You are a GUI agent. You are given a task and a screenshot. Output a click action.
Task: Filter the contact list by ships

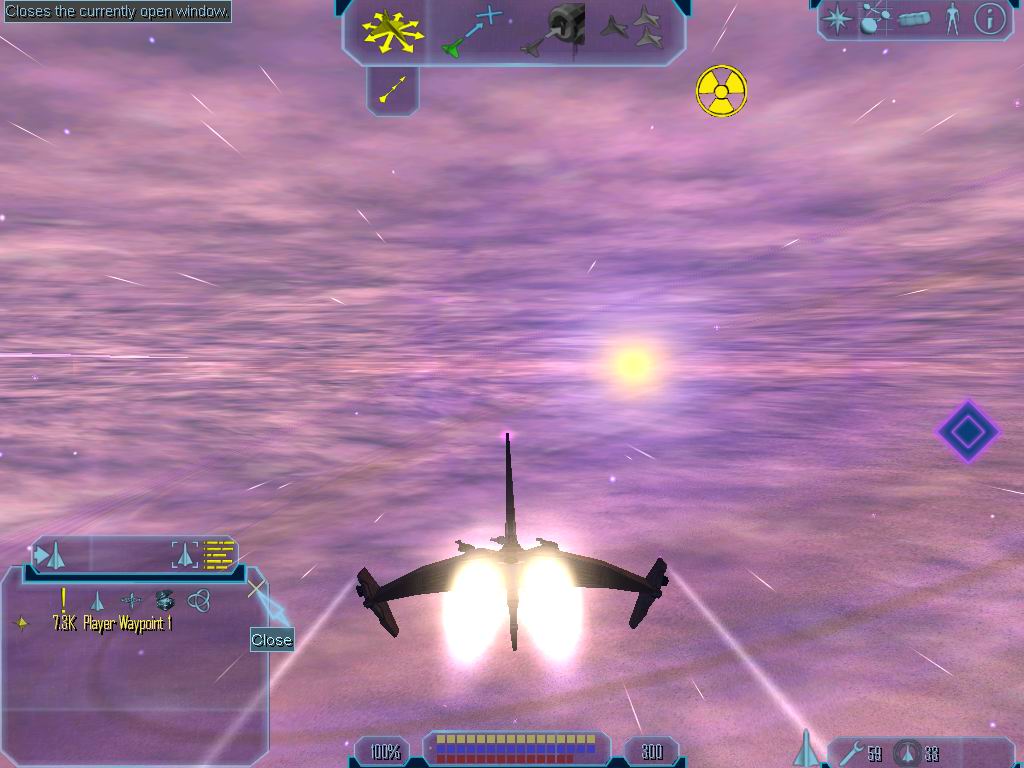coord(97,600)
